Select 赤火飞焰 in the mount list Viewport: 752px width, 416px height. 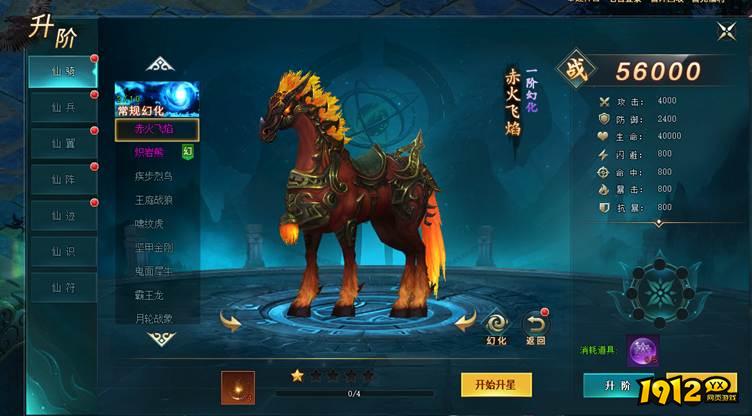[156, 129]
